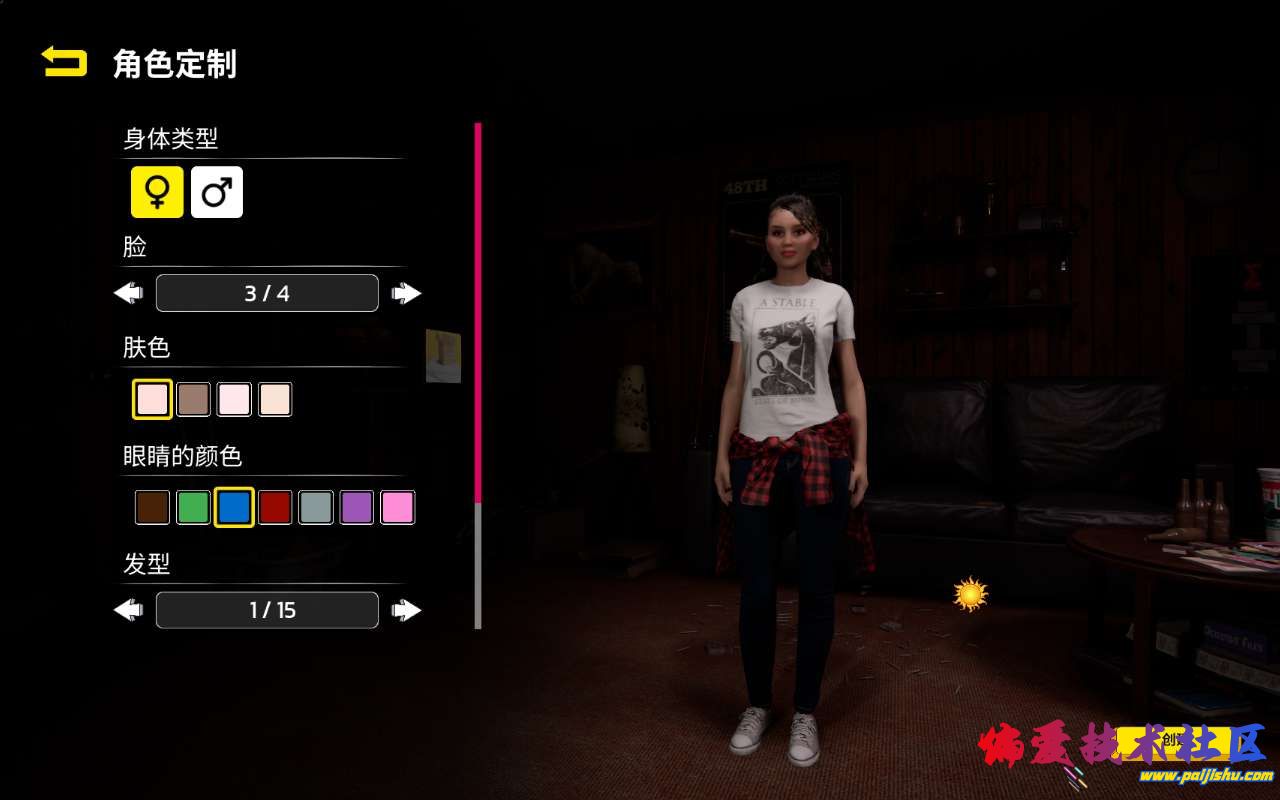
Task: Switch to the previous face option
Action: coord(129,293)
